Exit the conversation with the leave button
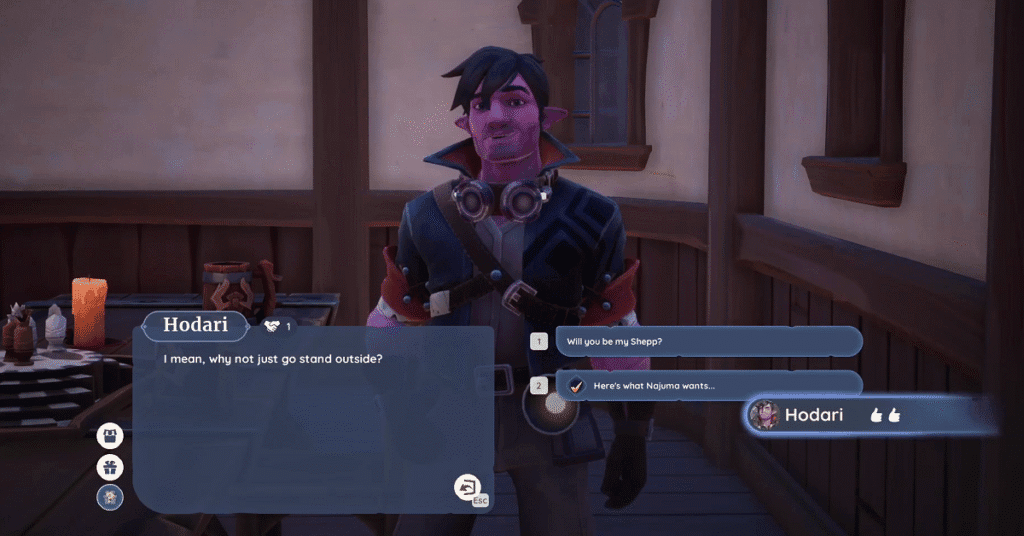Image resolution: width=1024 pixels, height=536 pixels. coord(467,487)
